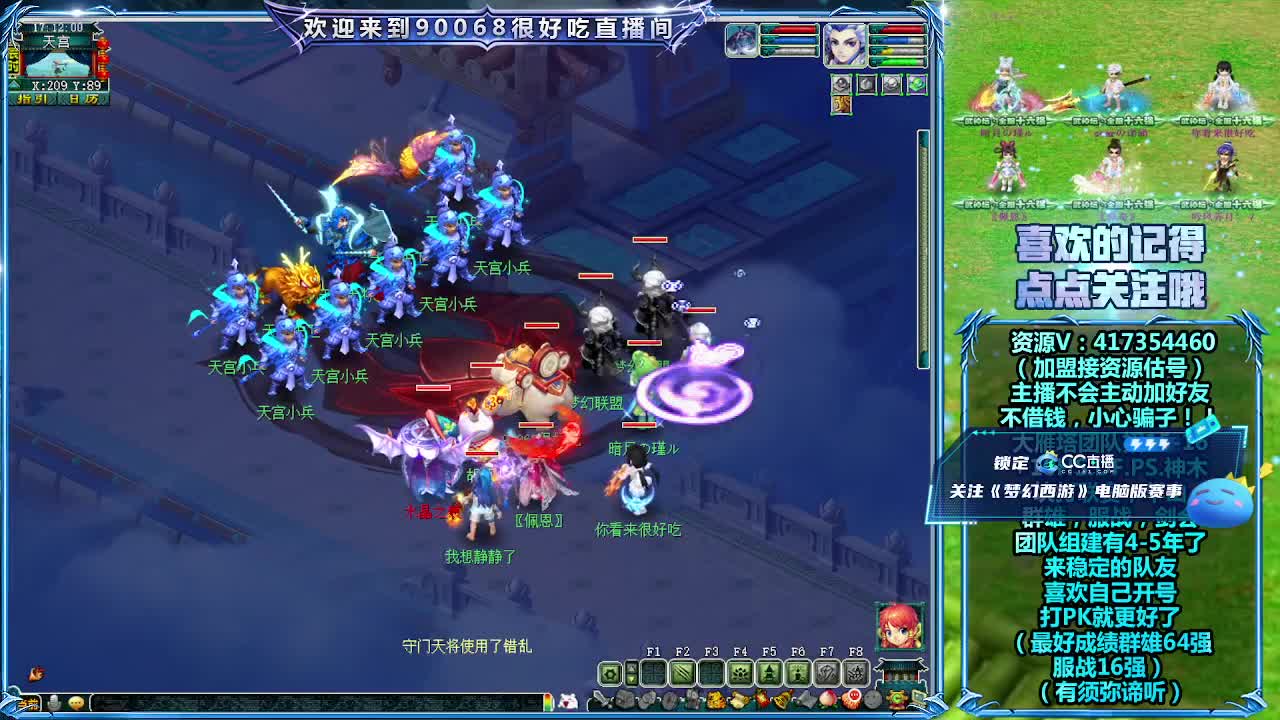Select the tiger pet icon on the toolbar
This screenshot has width=1280, height=720.
click(715, 699)
